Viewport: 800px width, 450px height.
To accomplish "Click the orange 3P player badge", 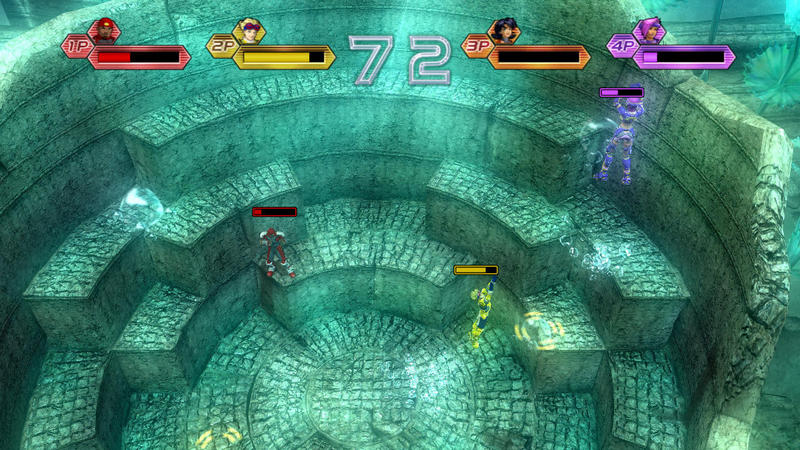I will [x=477, y=46].
